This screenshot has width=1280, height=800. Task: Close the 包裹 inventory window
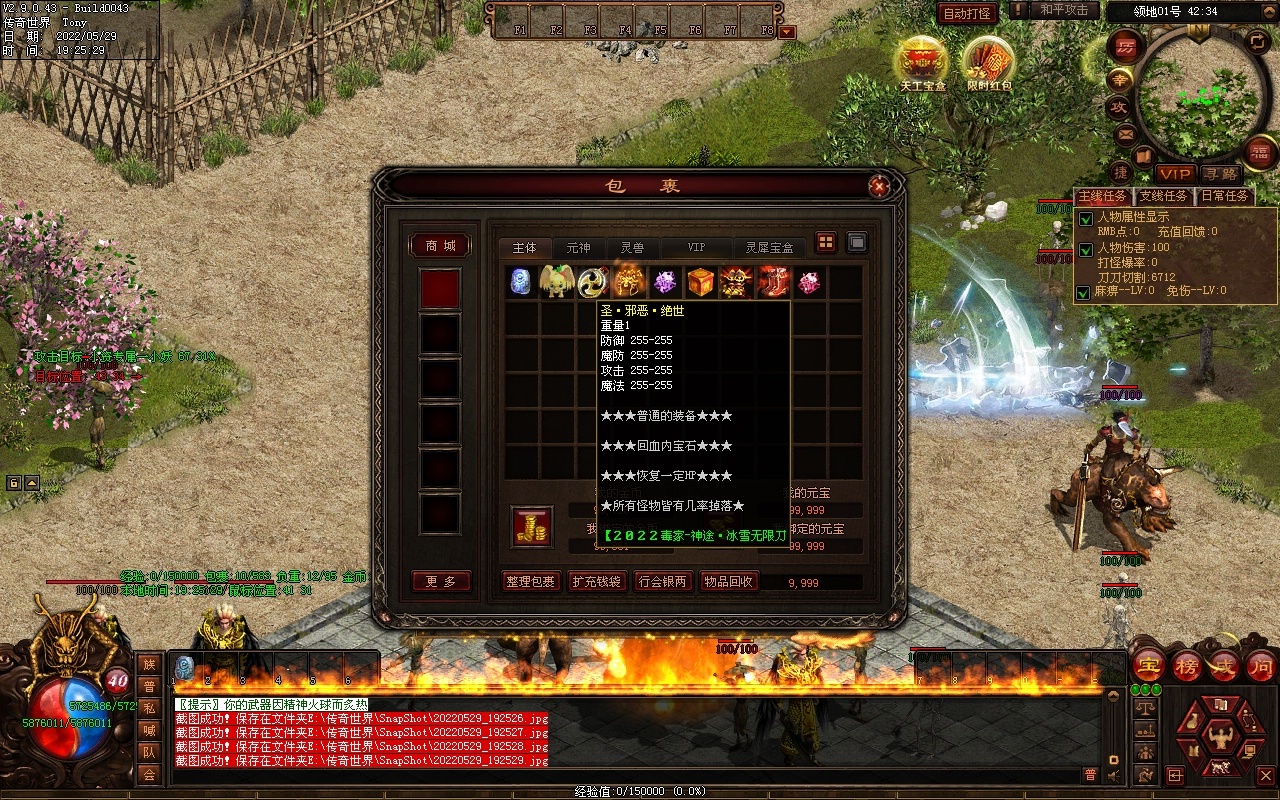pos(878,186)
